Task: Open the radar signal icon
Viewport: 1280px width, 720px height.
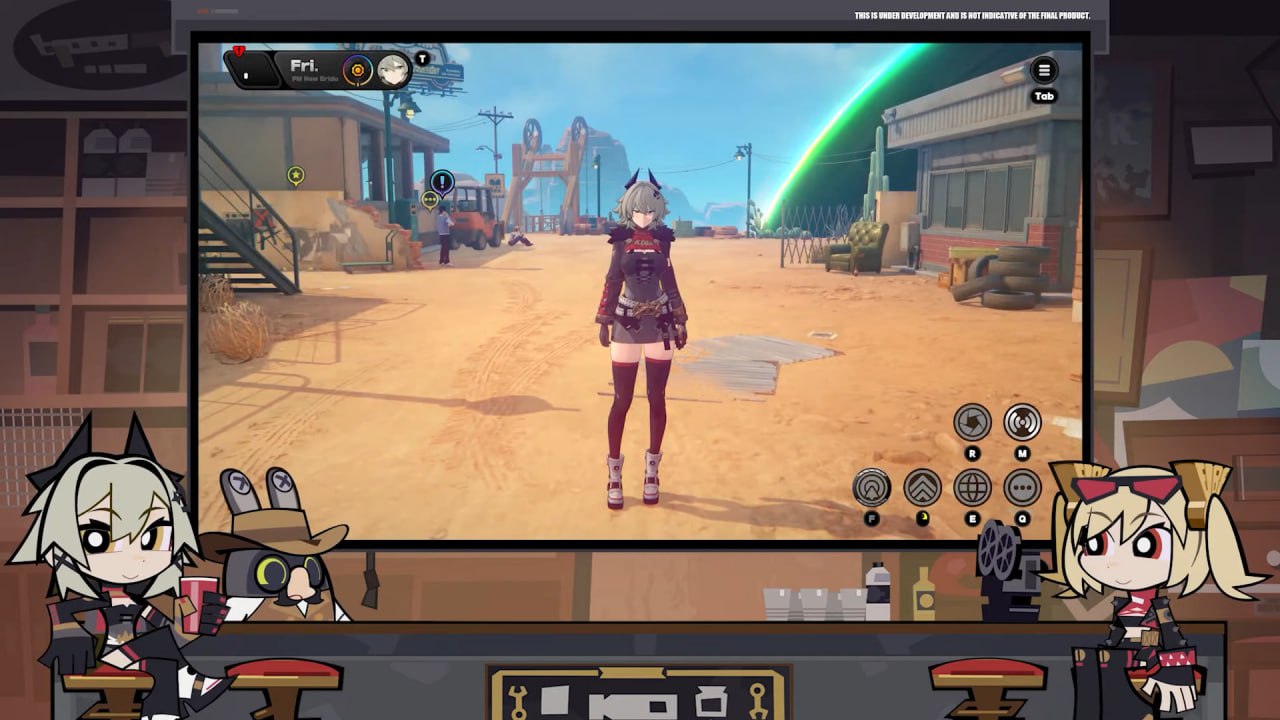Action: click(1022, 423)
